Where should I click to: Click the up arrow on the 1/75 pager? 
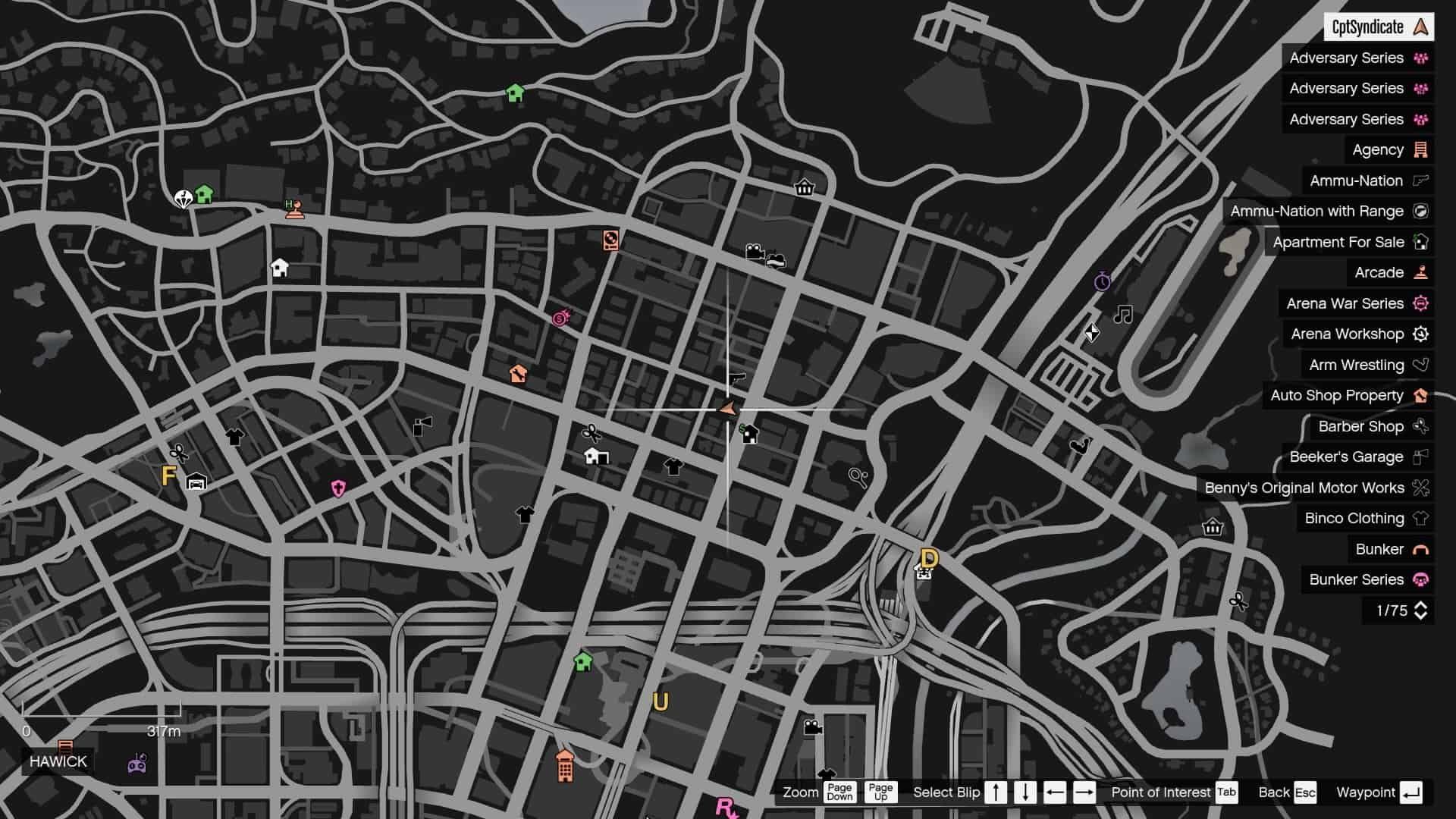pyautogui.click(x=1420, y=605)
